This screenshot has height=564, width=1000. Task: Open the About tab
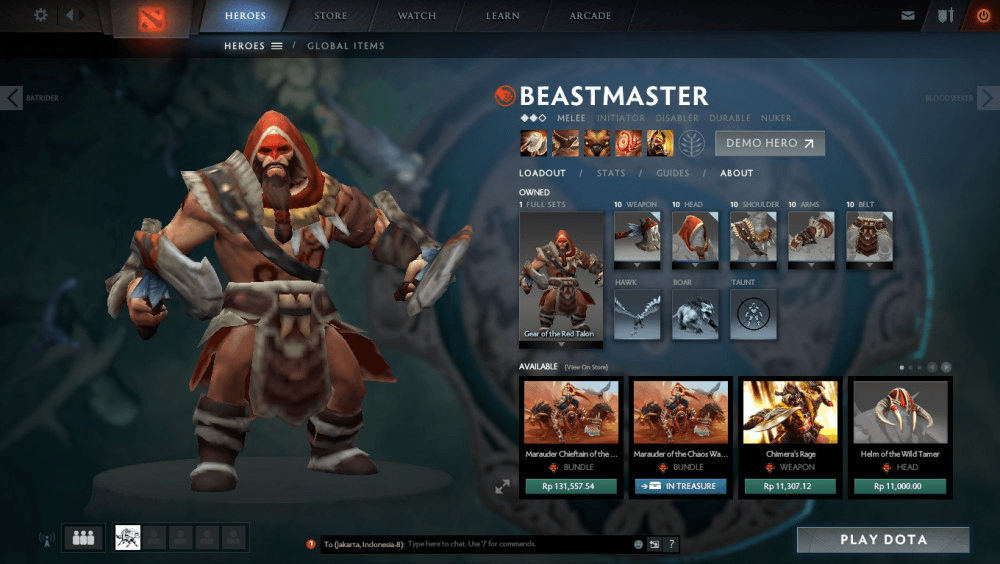coord(737,173)
